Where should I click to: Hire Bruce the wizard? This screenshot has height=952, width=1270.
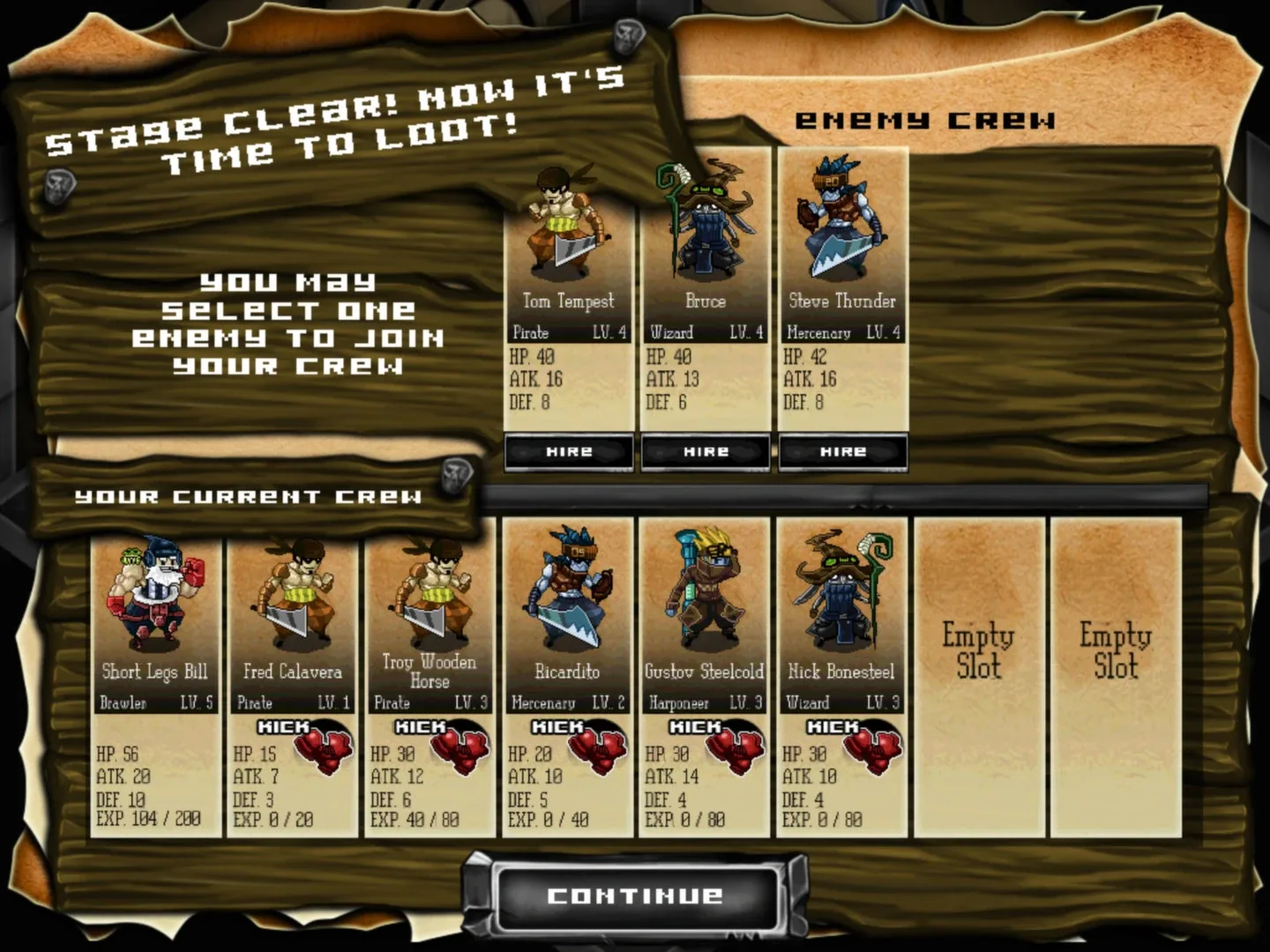[x=705, y=451]
